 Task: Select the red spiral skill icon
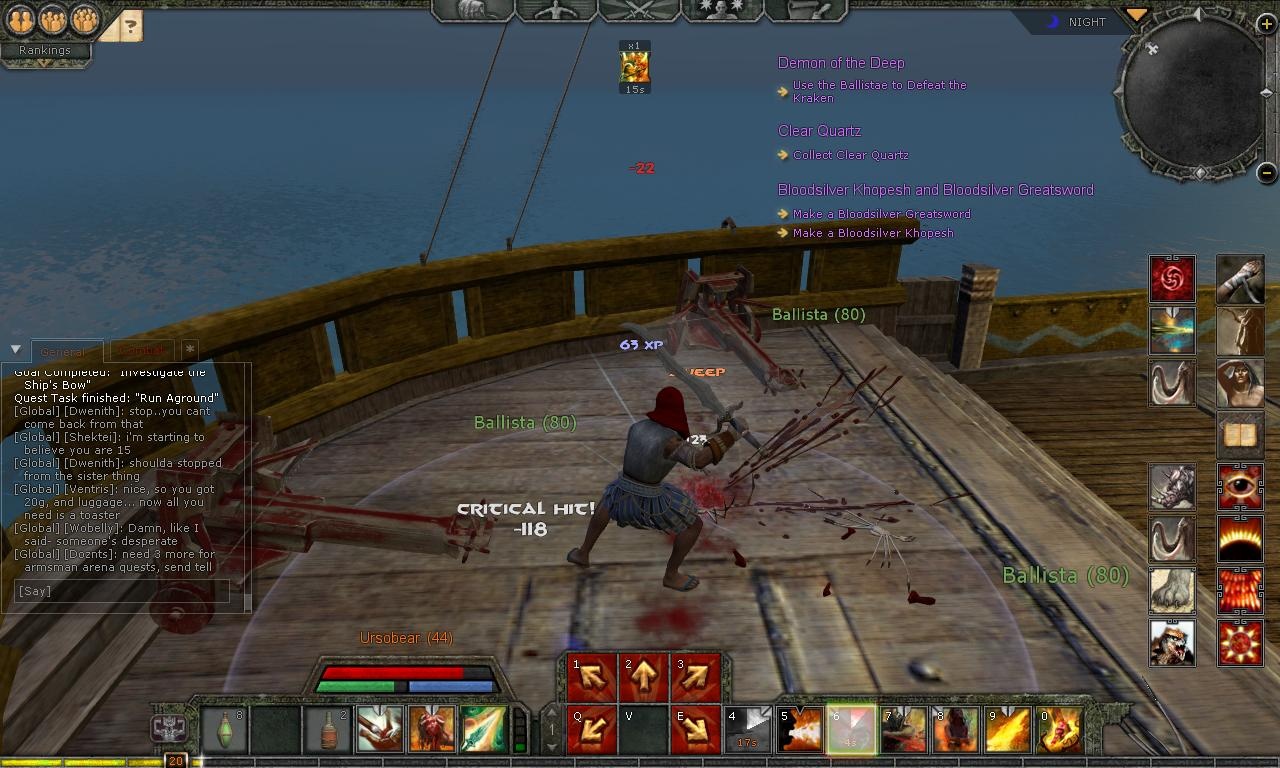(x=1171, y=278)
